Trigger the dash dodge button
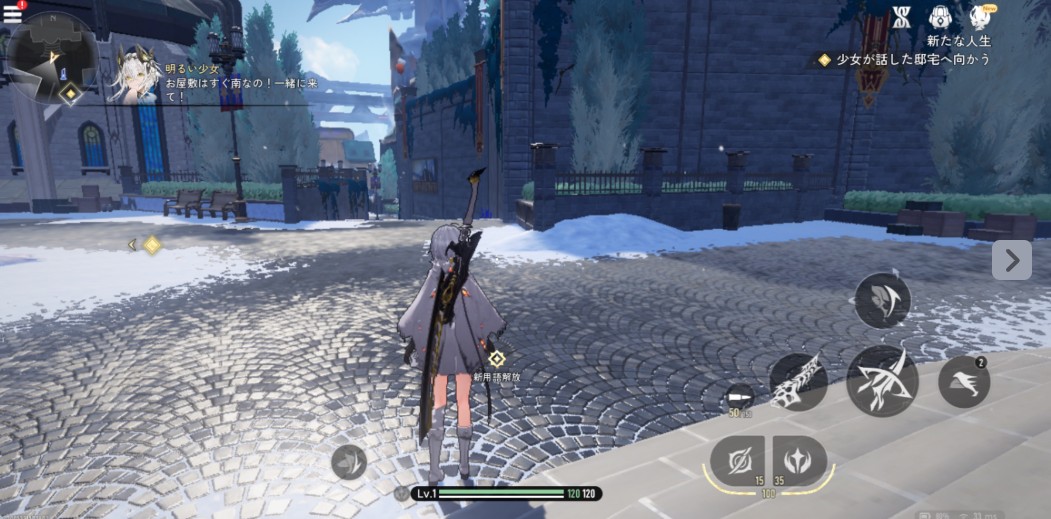1051x519 pixels. (964, 381)
